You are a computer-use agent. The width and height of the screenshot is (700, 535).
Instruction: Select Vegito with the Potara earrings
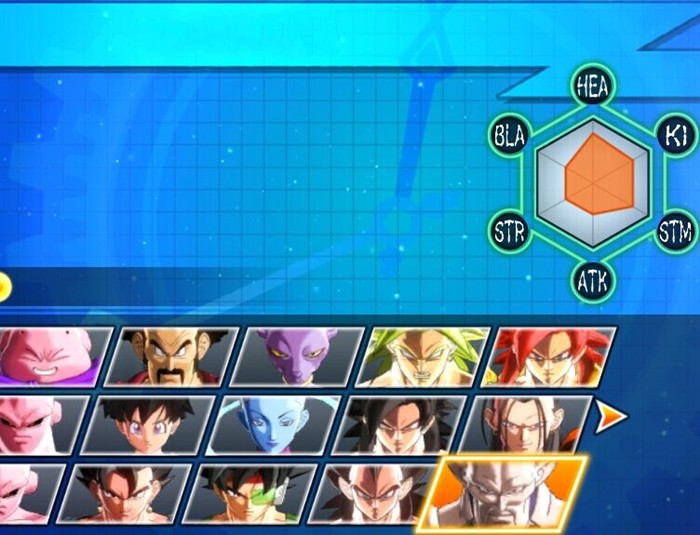click(x=120, y=493)
